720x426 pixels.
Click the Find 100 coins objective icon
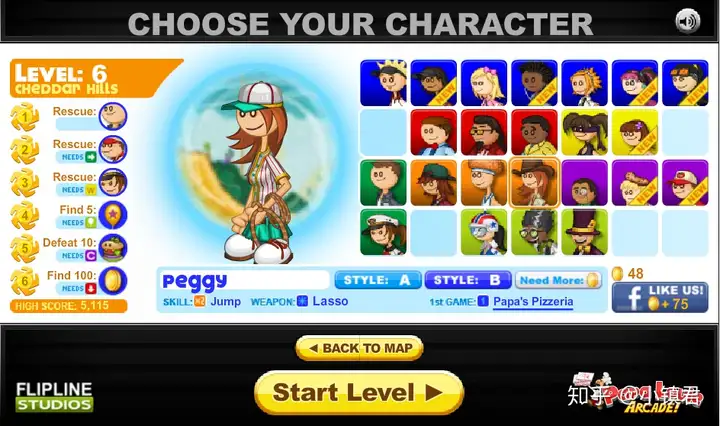tap(113, 280)
